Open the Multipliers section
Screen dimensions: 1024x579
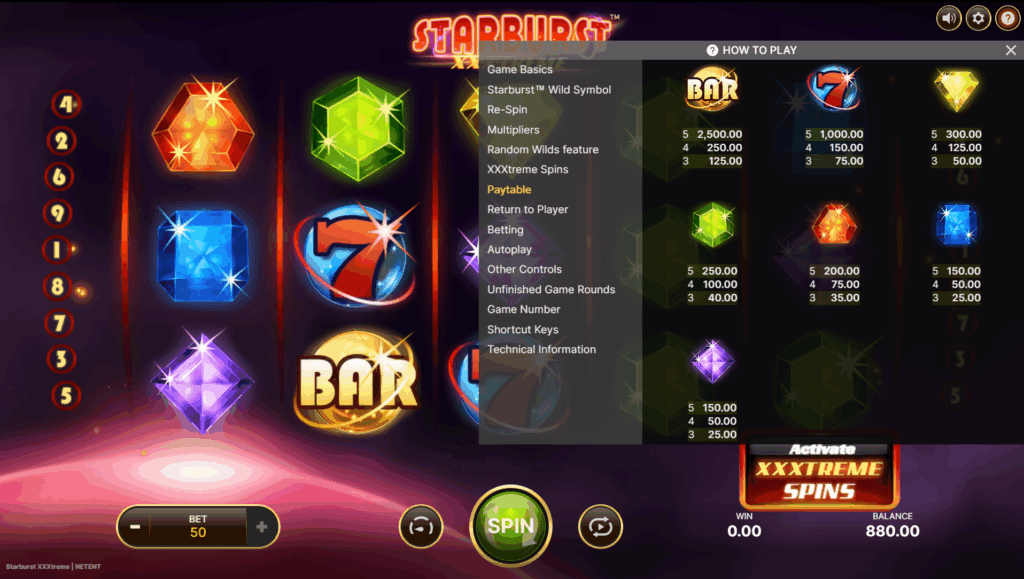513,130
